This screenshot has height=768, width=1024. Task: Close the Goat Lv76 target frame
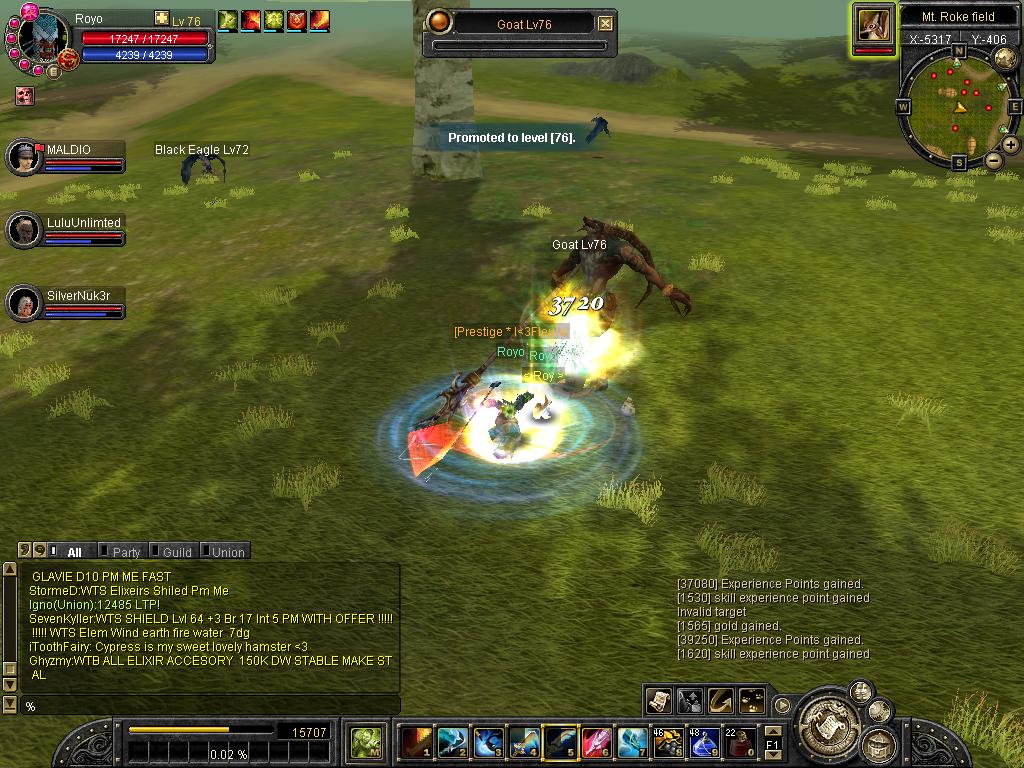[x=606, y=24]
